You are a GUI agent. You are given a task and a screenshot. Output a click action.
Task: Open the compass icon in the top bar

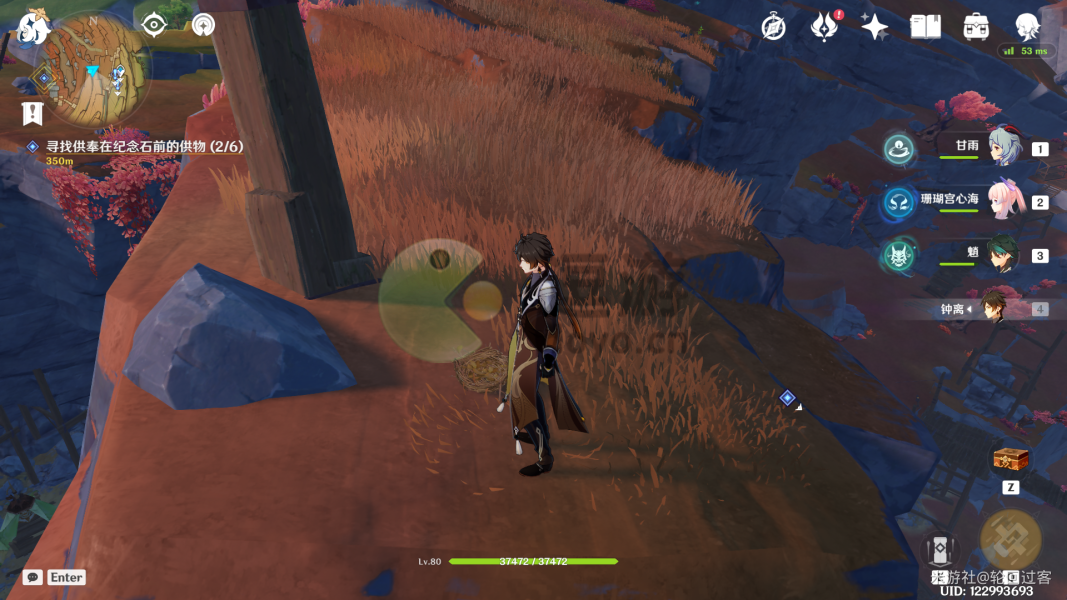[x=773, y=27]
